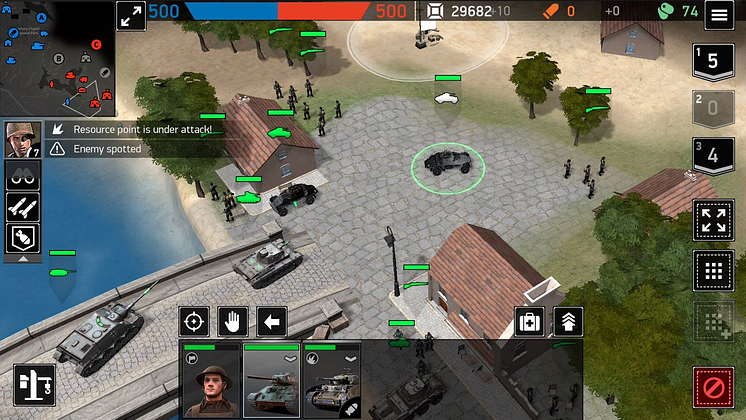Click the minimap
This screenshot has width=746, height=420.
click(x=56, y=60)
